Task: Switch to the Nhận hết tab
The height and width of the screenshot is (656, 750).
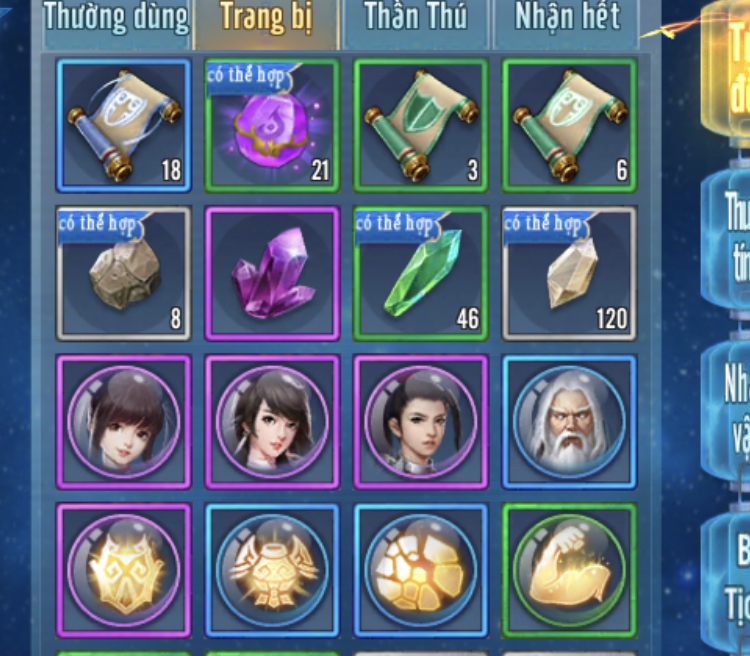Action: coord(566,18)
